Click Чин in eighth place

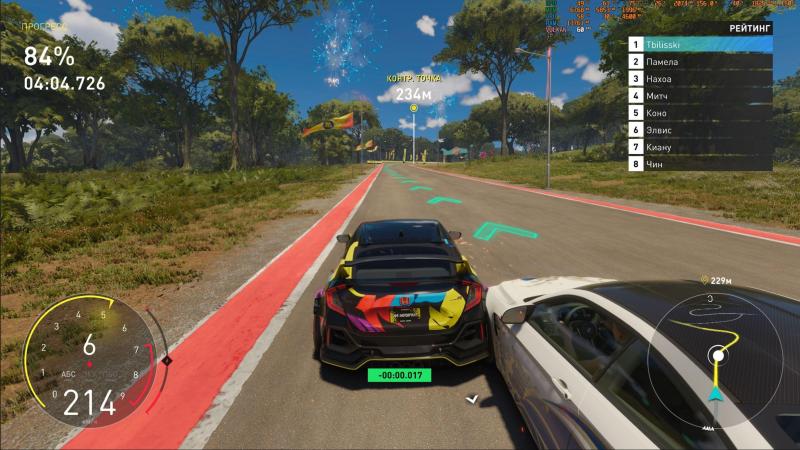point(700,163)
